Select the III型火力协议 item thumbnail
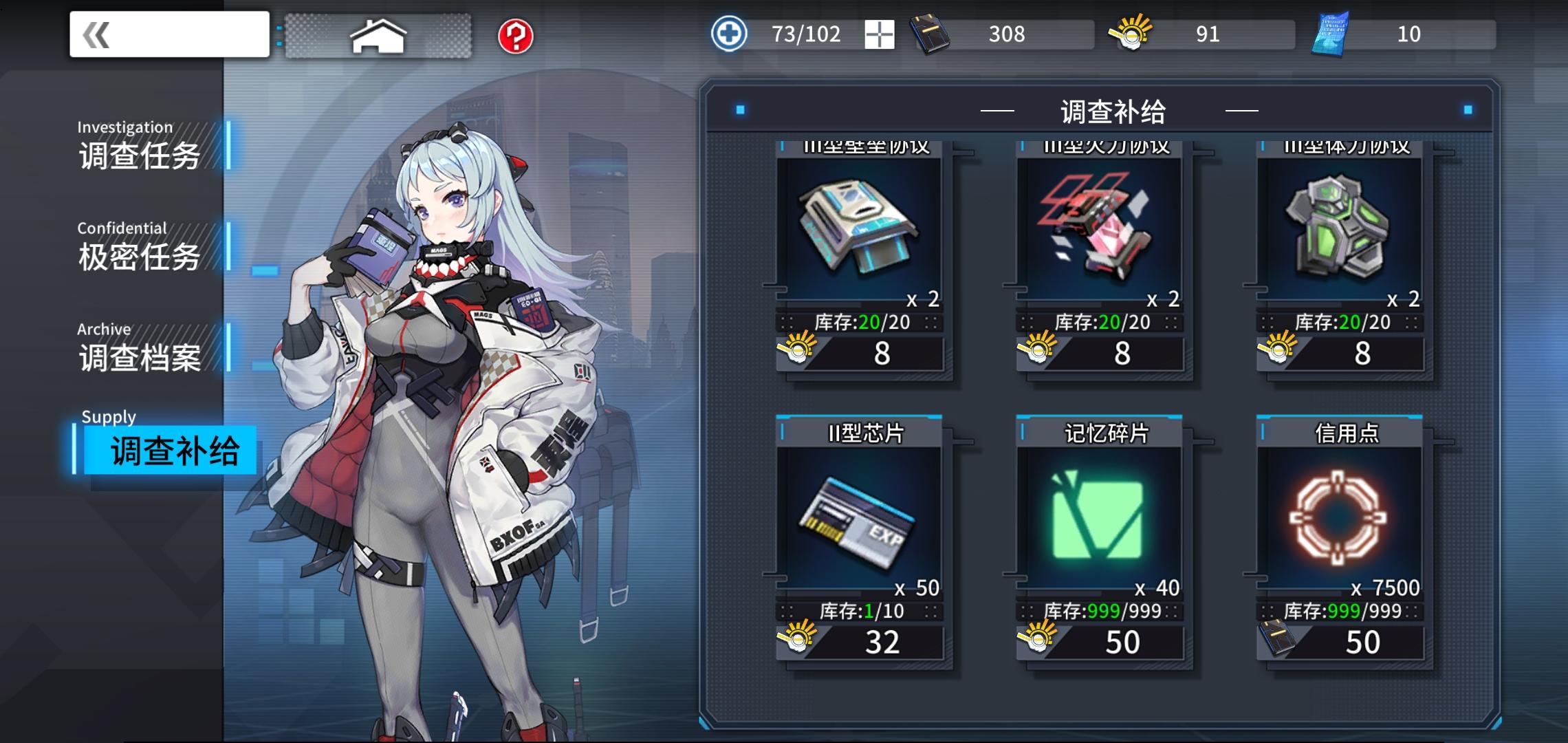 (1099, 227)
